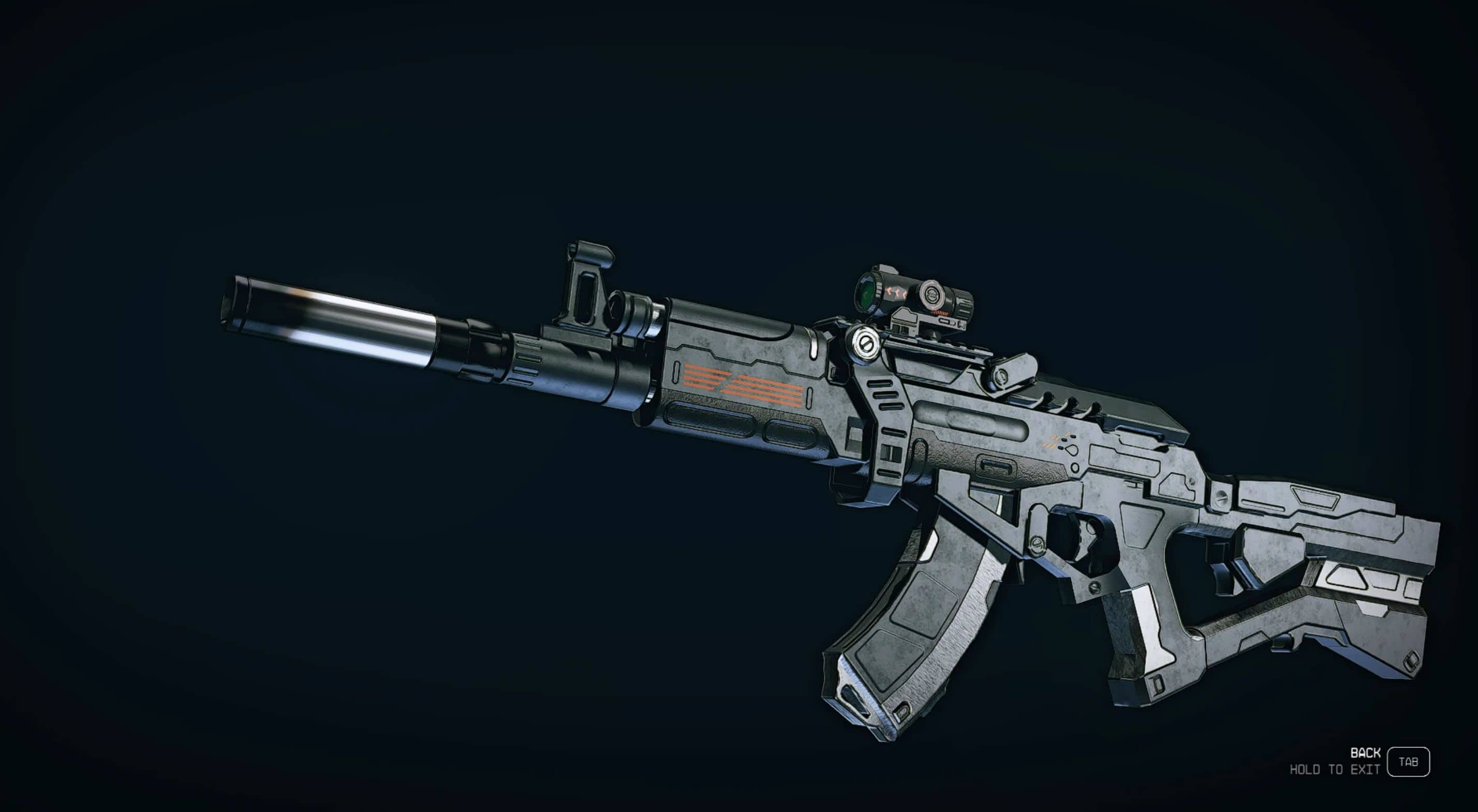
Task: Click the Back label to exit inspection
Action: 1365,753
